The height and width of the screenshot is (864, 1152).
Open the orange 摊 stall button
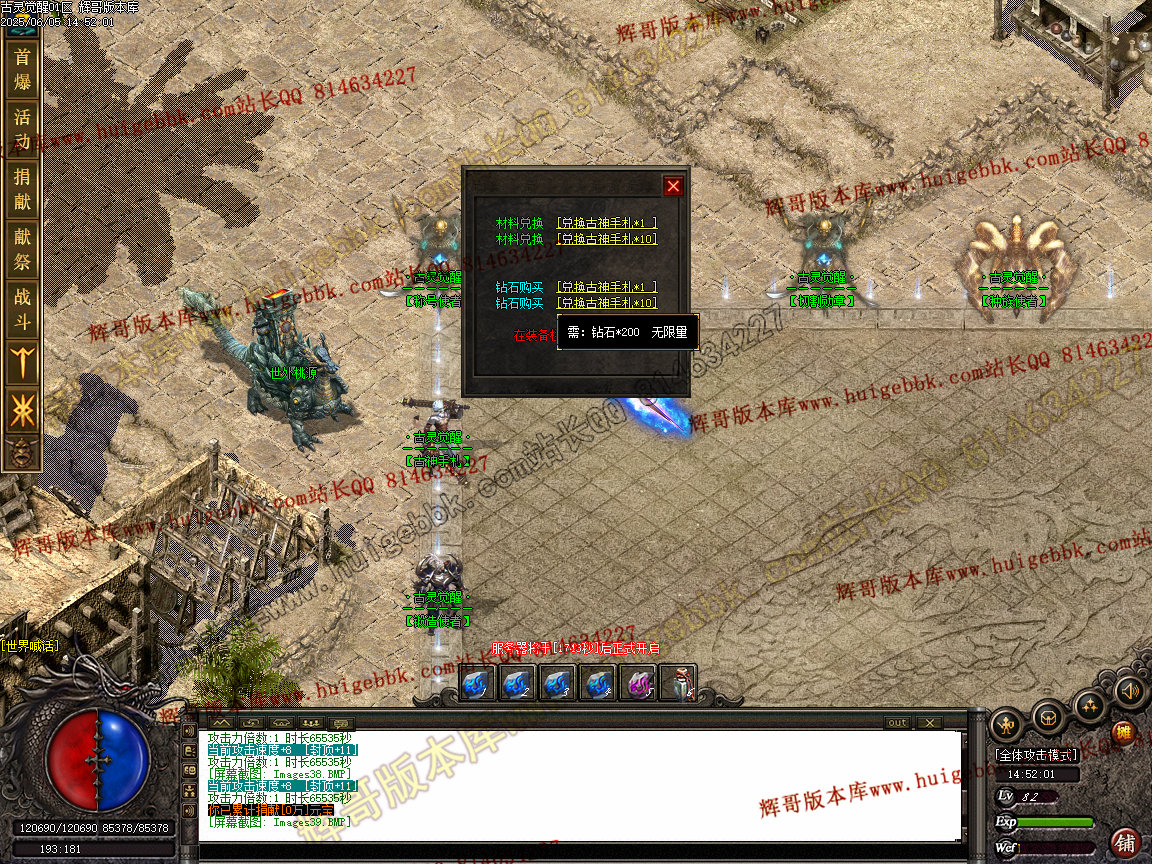point(1124,733)
